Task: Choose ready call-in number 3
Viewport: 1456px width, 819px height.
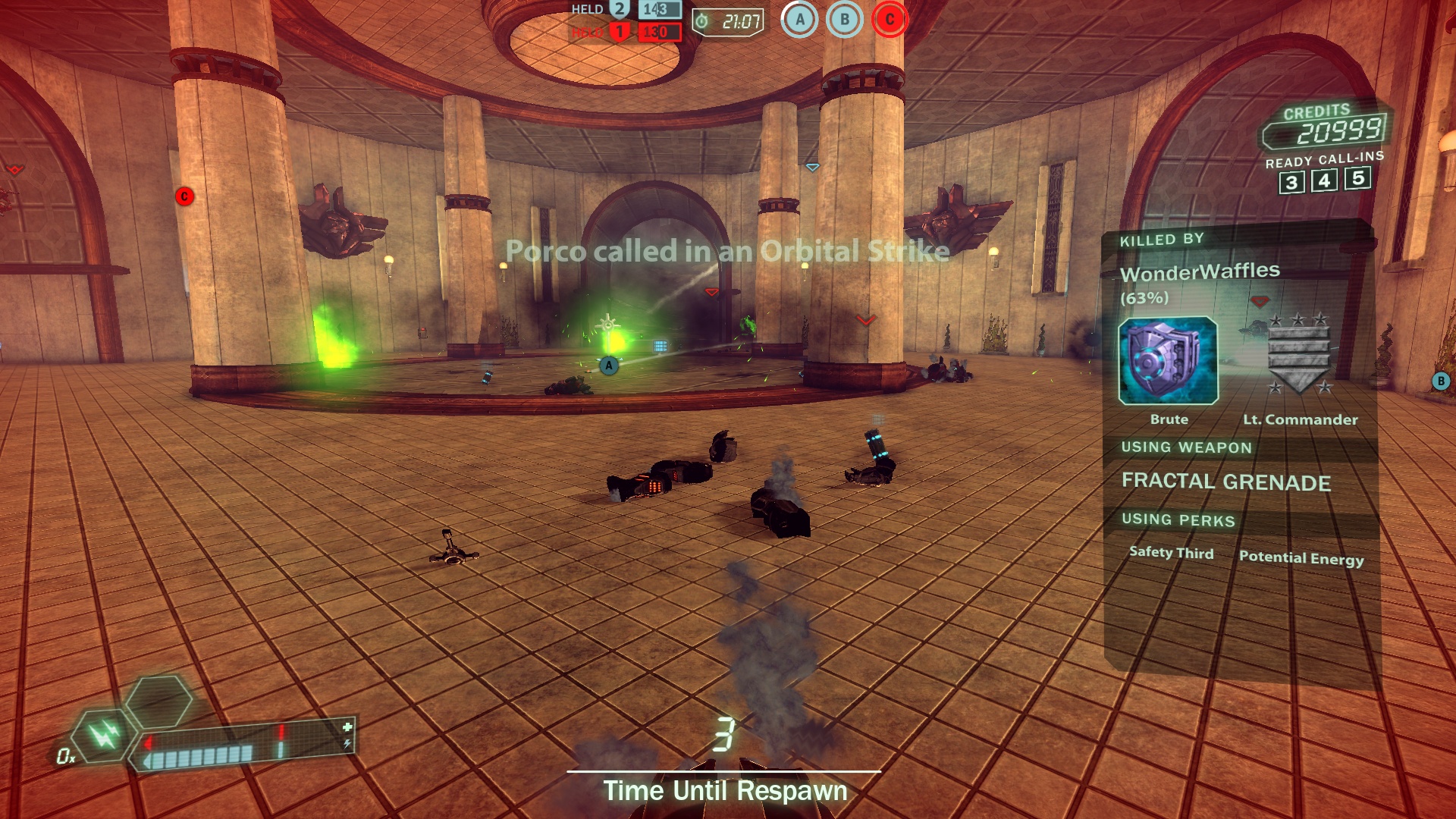Action: click(x=1291, y=183)
